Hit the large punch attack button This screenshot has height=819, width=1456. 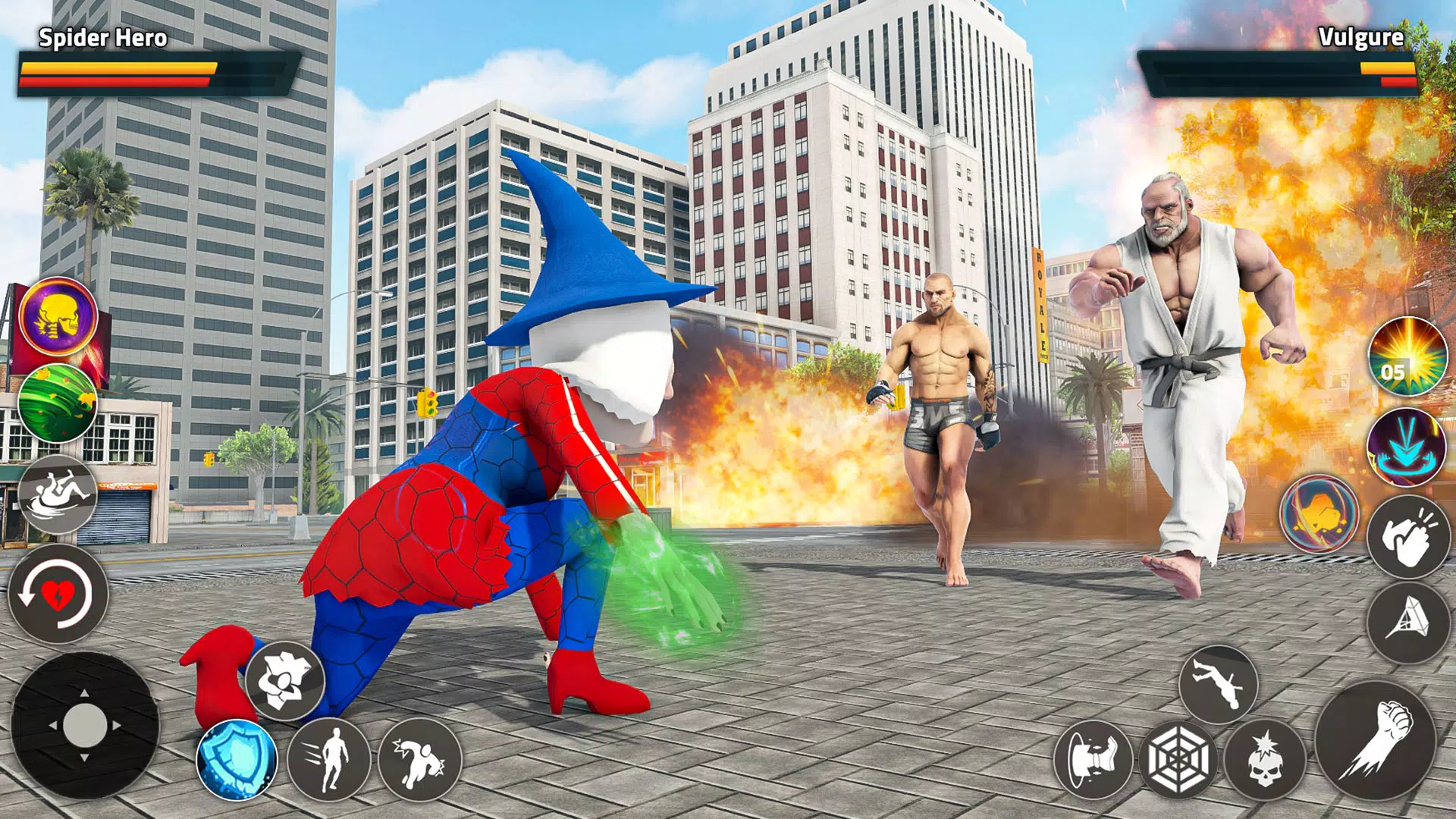click(x=1375, y=741)
